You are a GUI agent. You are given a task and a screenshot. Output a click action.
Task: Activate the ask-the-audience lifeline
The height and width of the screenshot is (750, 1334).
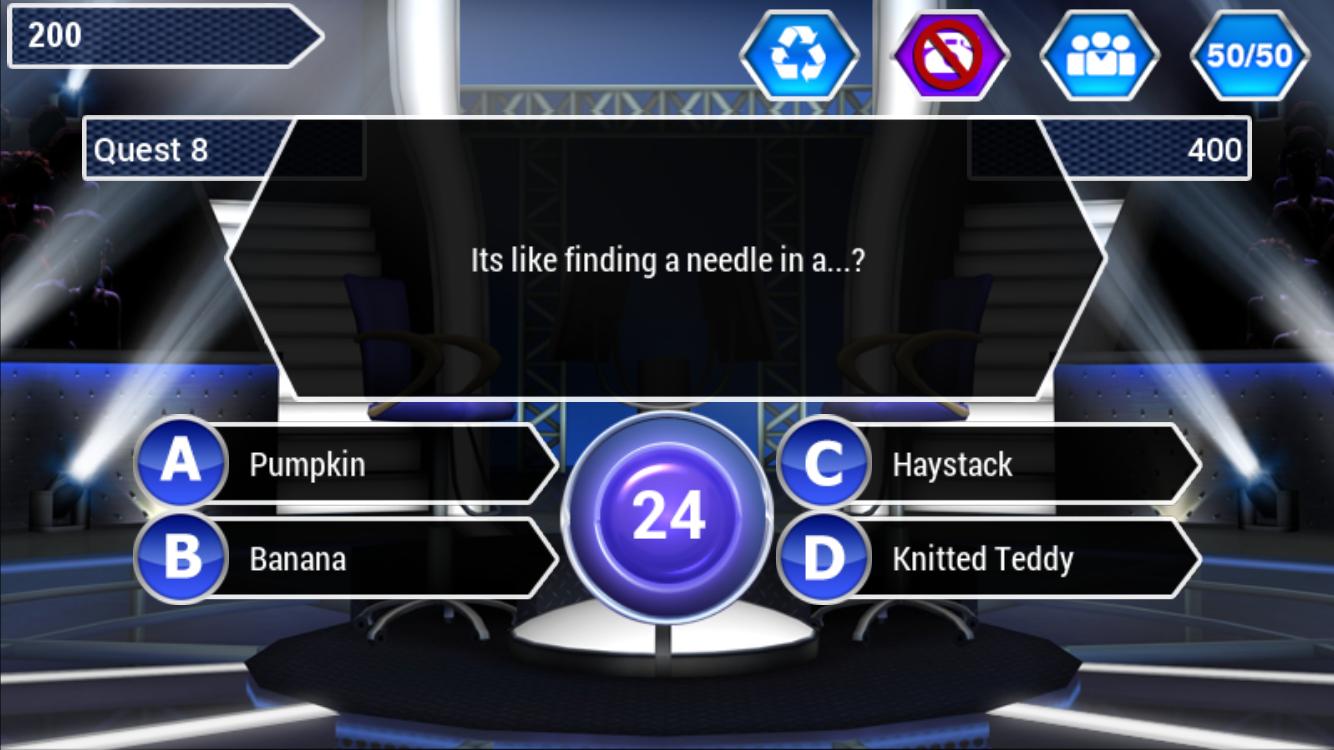tap(1099, 55)
